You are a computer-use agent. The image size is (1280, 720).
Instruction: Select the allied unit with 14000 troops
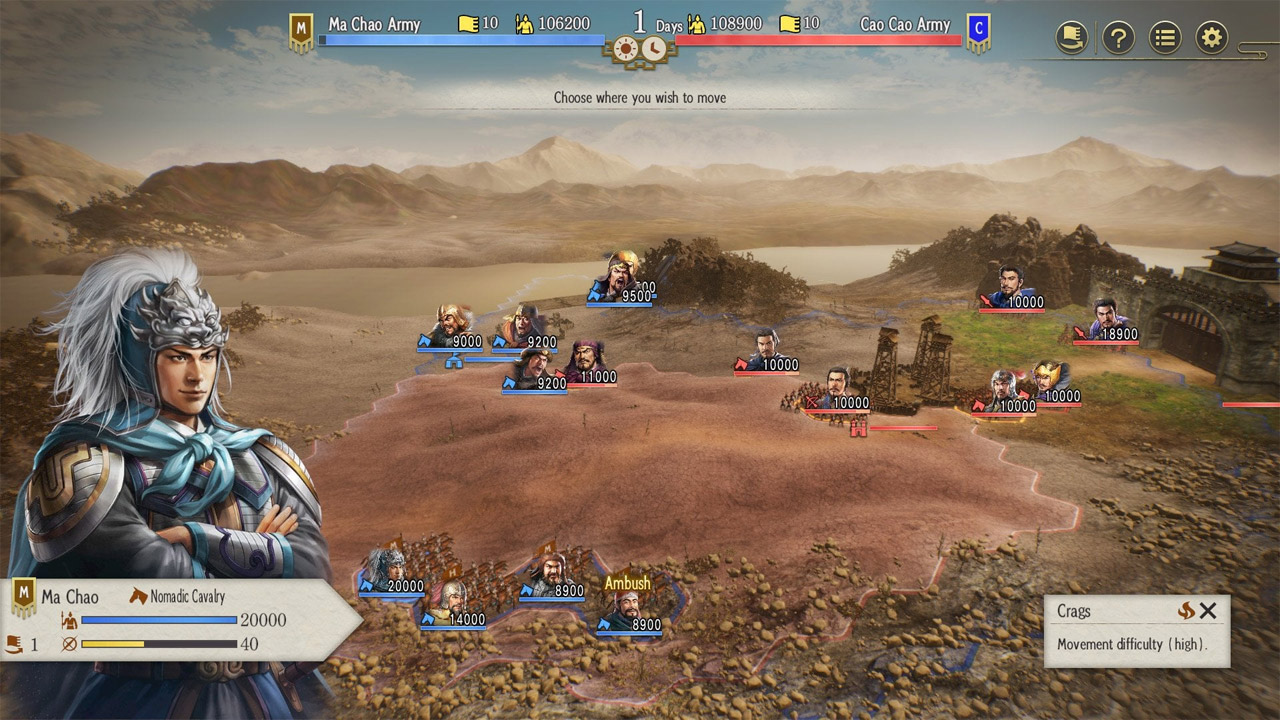(x=452, y=603)
